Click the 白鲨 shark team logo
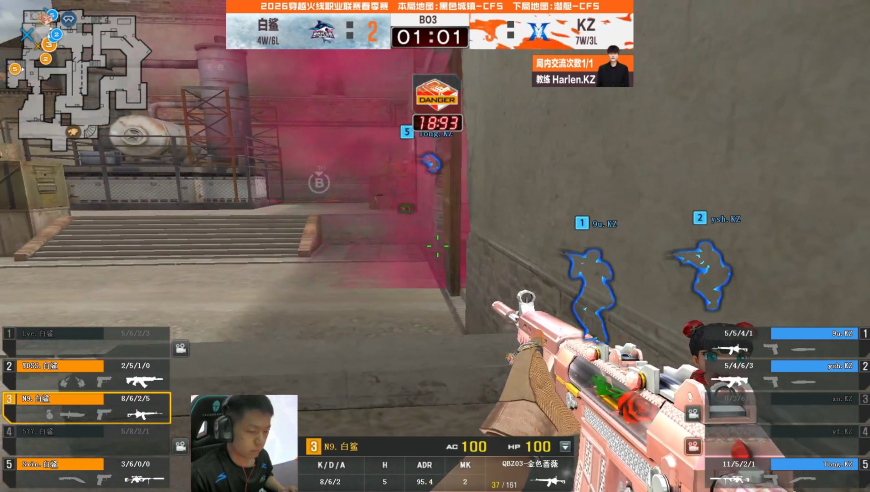This screenshot has height=492, width=870. coord(323,31)
